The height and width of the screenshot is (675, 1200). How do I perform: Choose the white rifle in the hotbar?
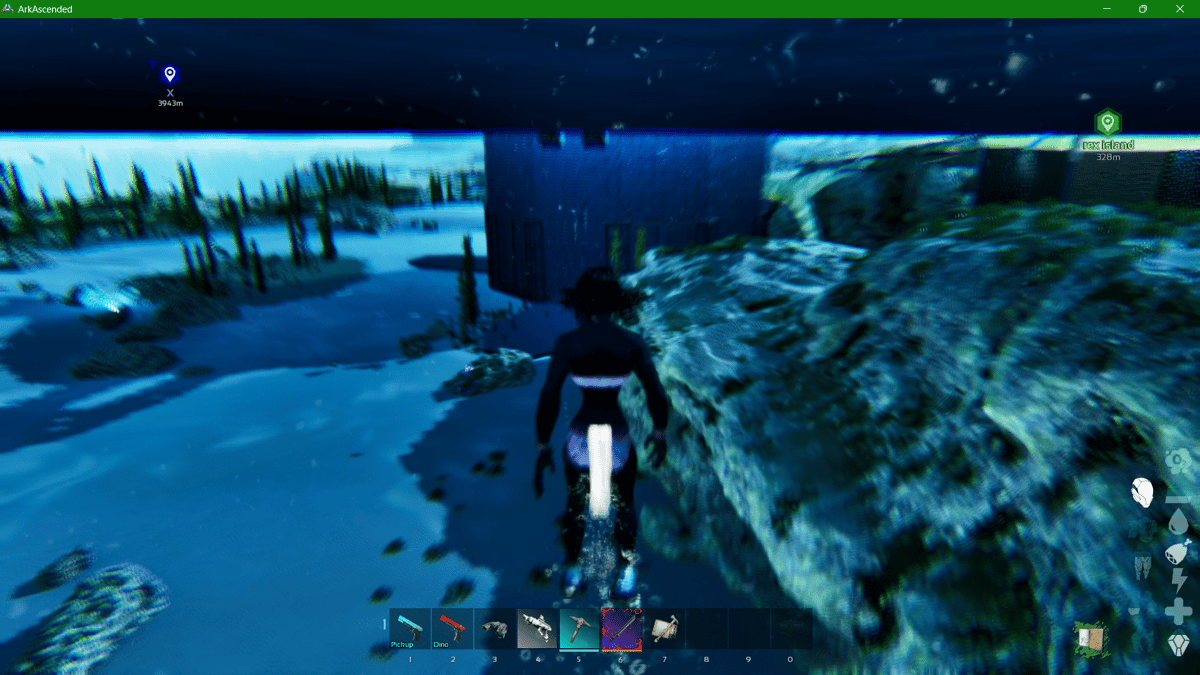(x=537, y=629)
